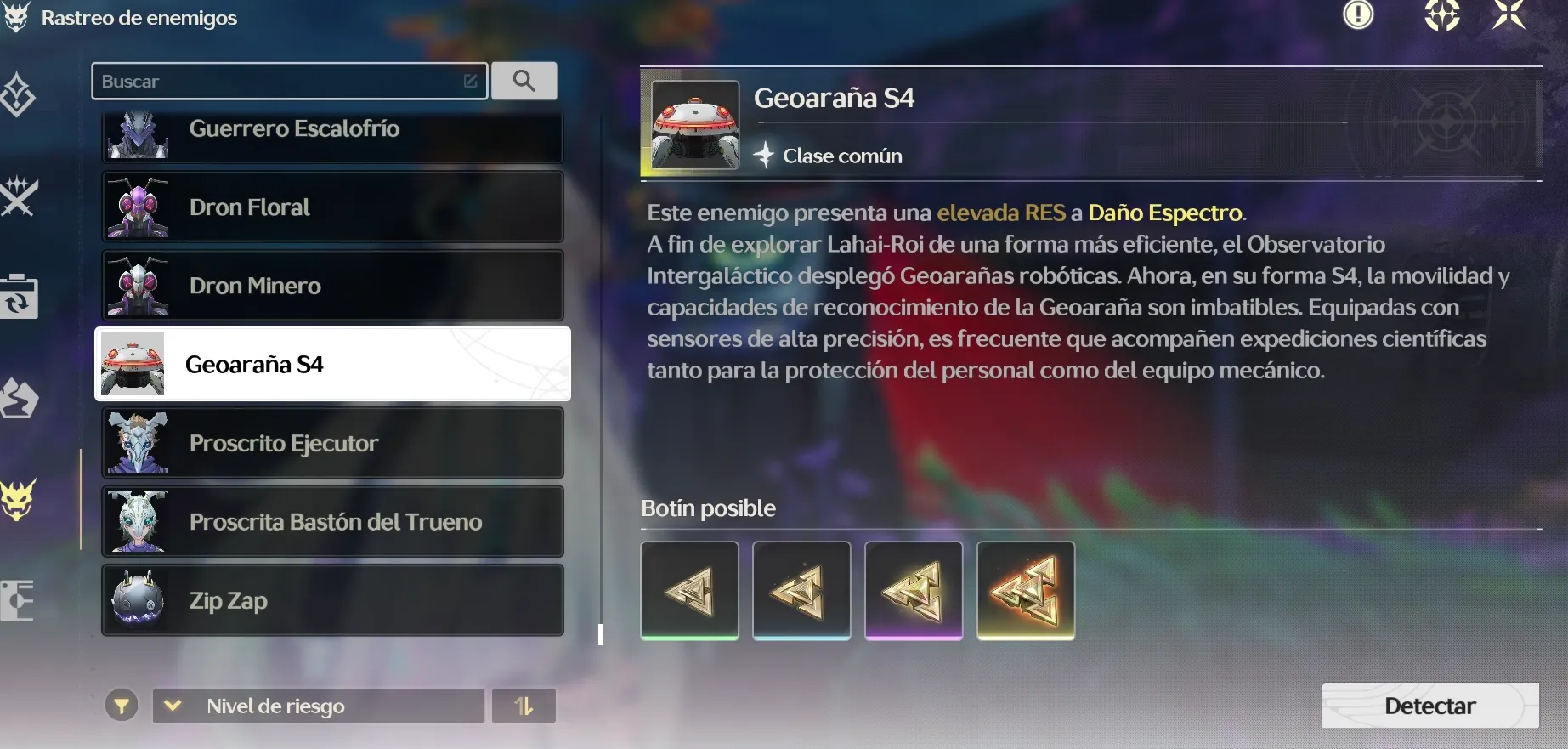Select the green-rarity loot item
The width and height of the screenshot is (1568, 749).
tap(689, 590)
